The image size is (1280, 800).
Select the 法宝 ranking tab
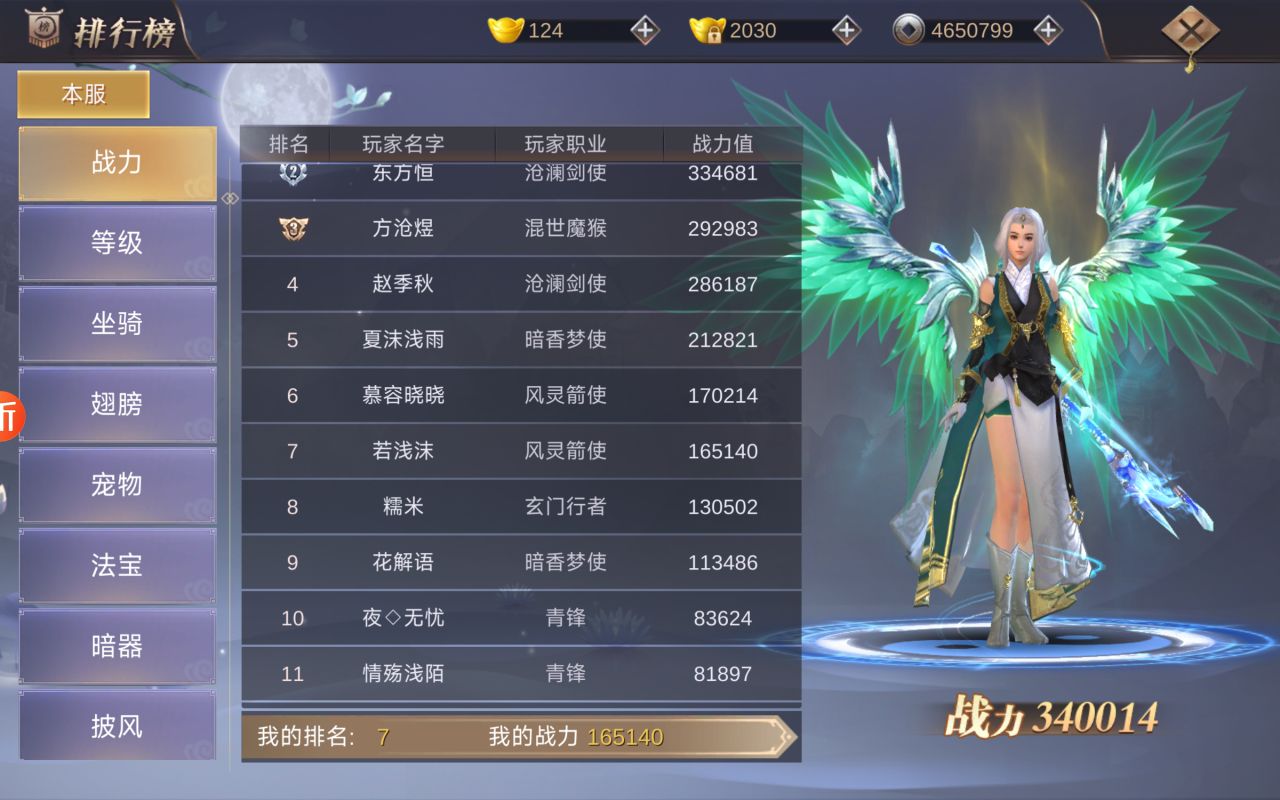click(x=117, y=565)
